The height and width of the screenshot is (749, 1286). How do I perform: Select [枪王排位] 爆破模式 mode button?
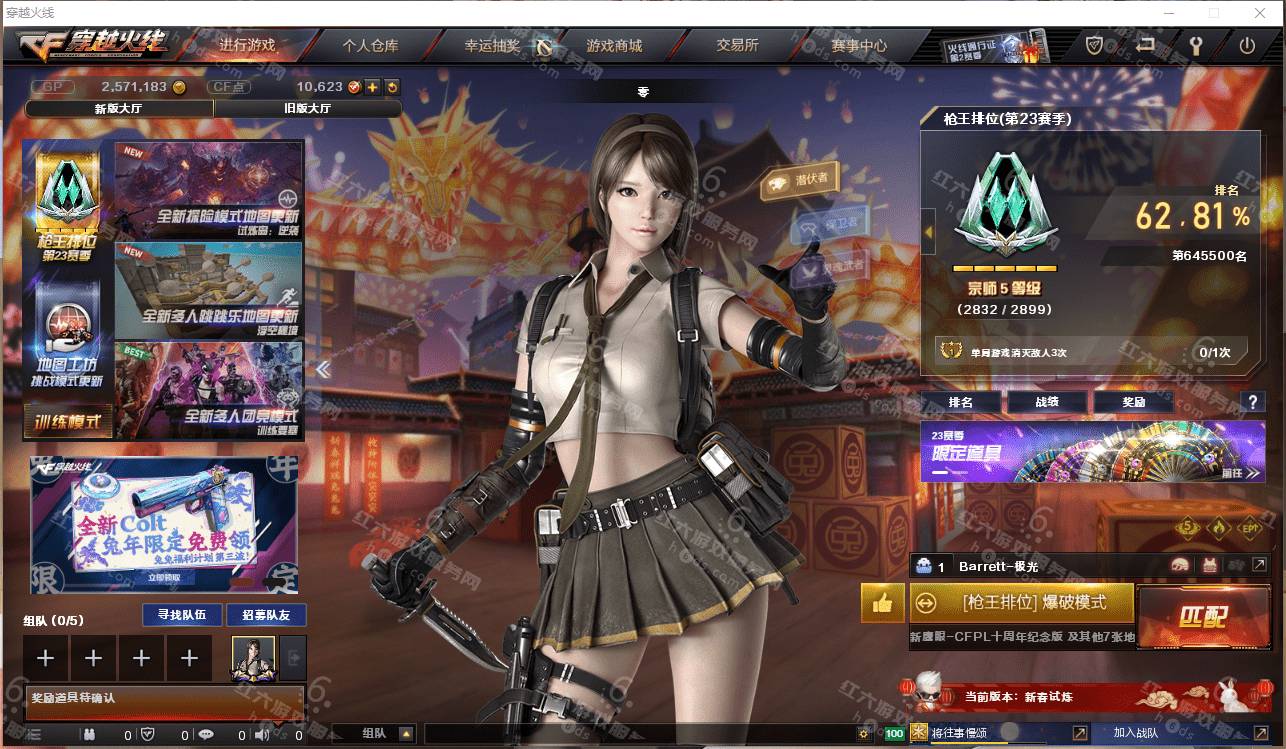(x=1022, y=603)
